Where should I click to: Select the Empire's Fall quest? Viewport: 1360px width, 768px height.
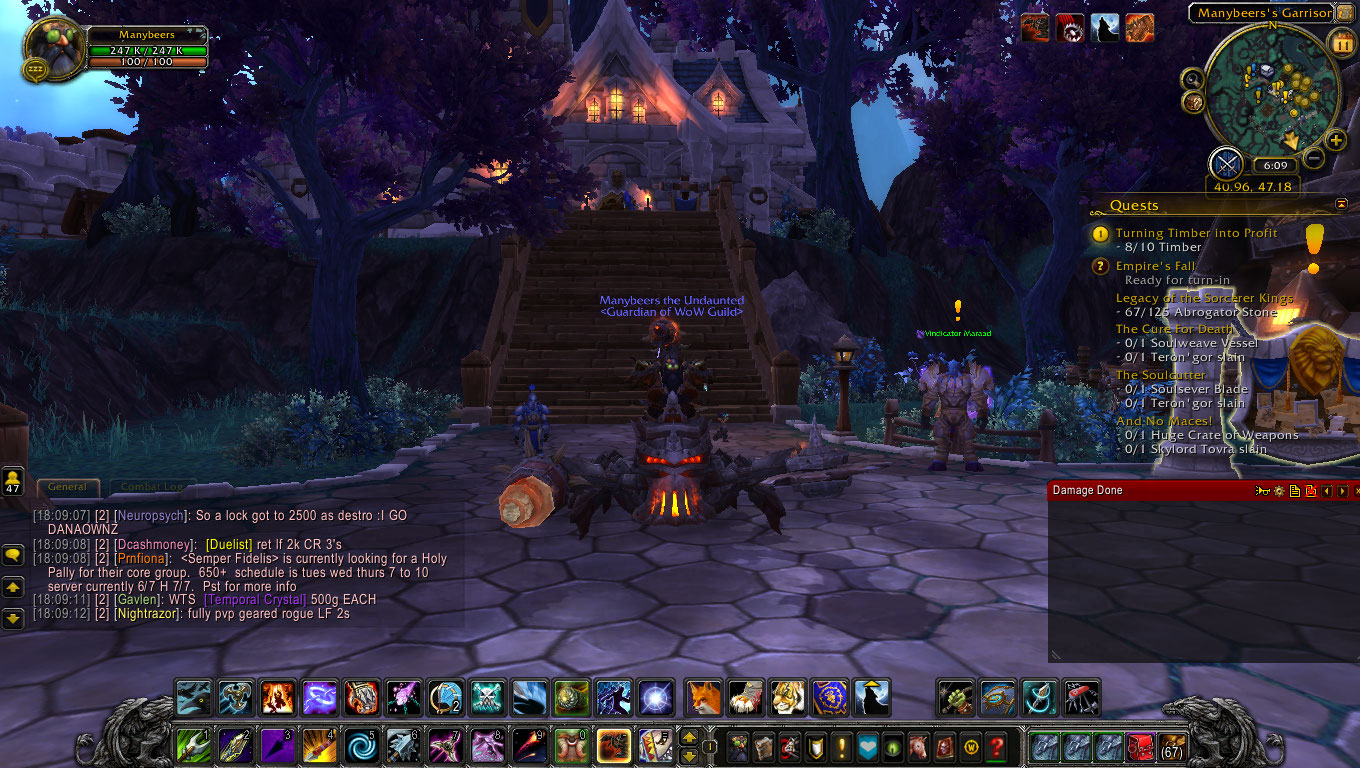1156,266
